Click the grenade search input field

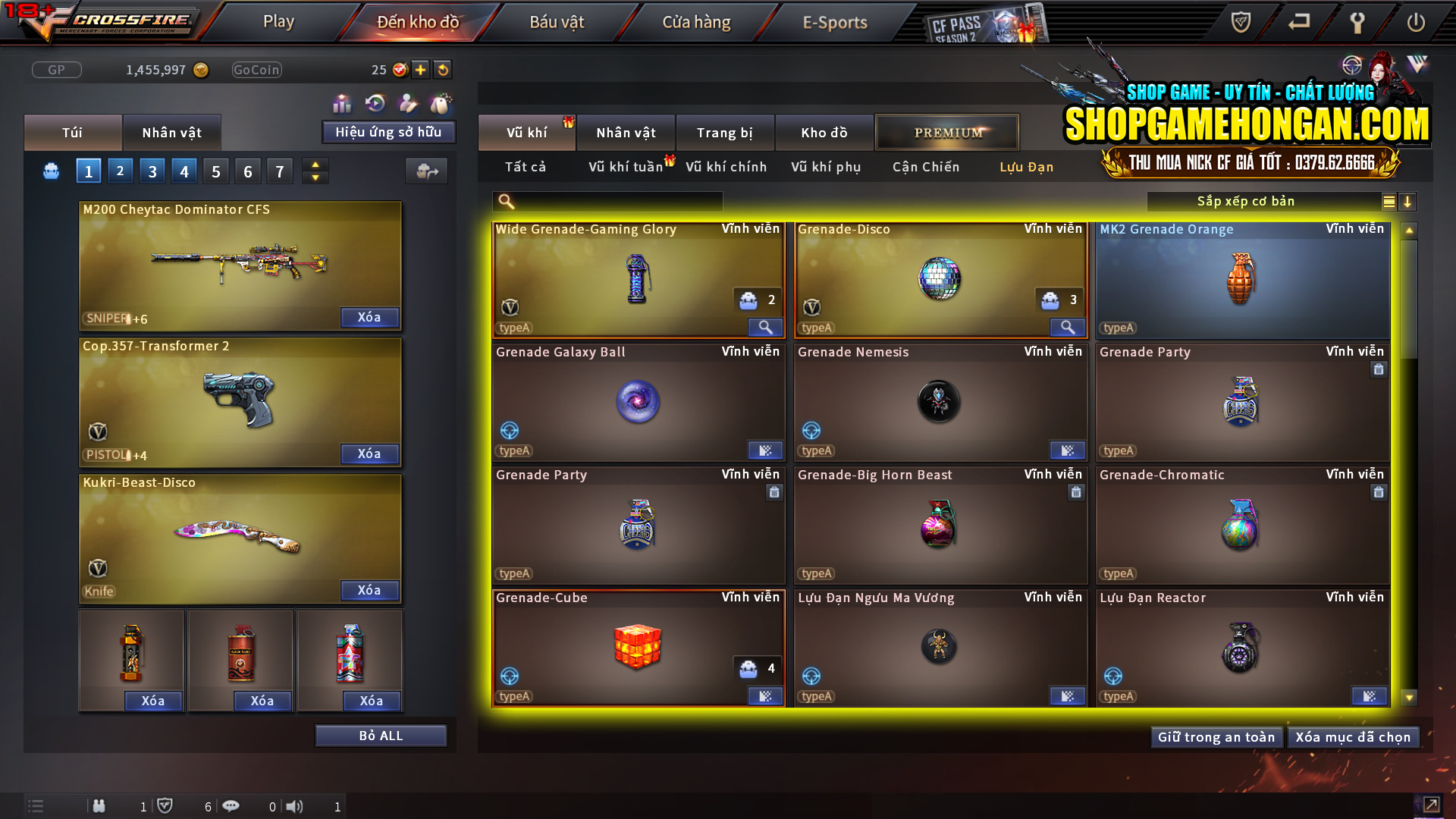point(607,201)
